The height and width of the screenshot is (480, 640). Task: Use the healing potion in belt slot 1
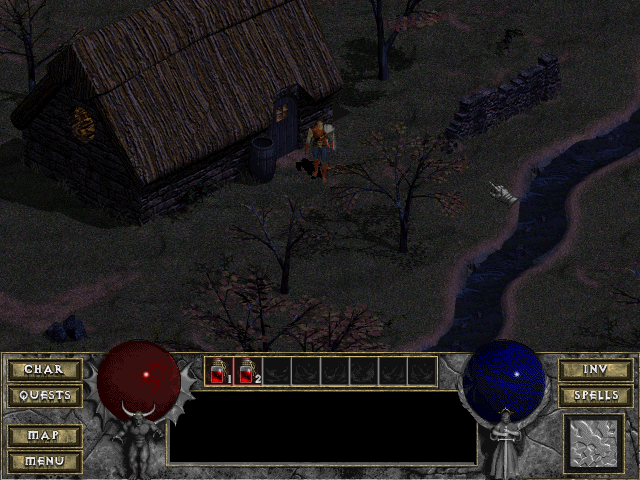point(218,372)
